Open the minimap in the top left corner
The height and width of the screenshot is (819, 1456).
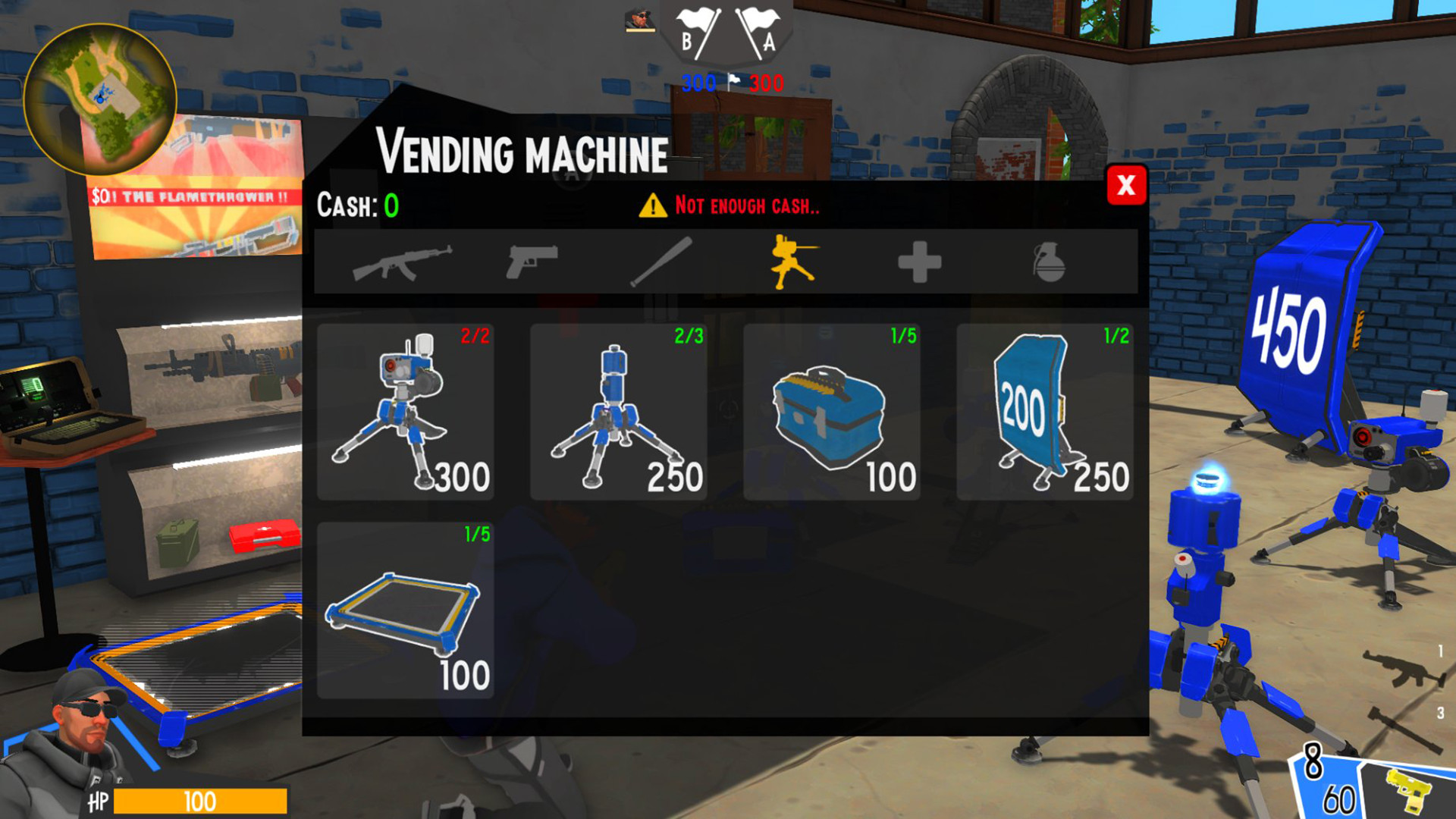(102, 97)
